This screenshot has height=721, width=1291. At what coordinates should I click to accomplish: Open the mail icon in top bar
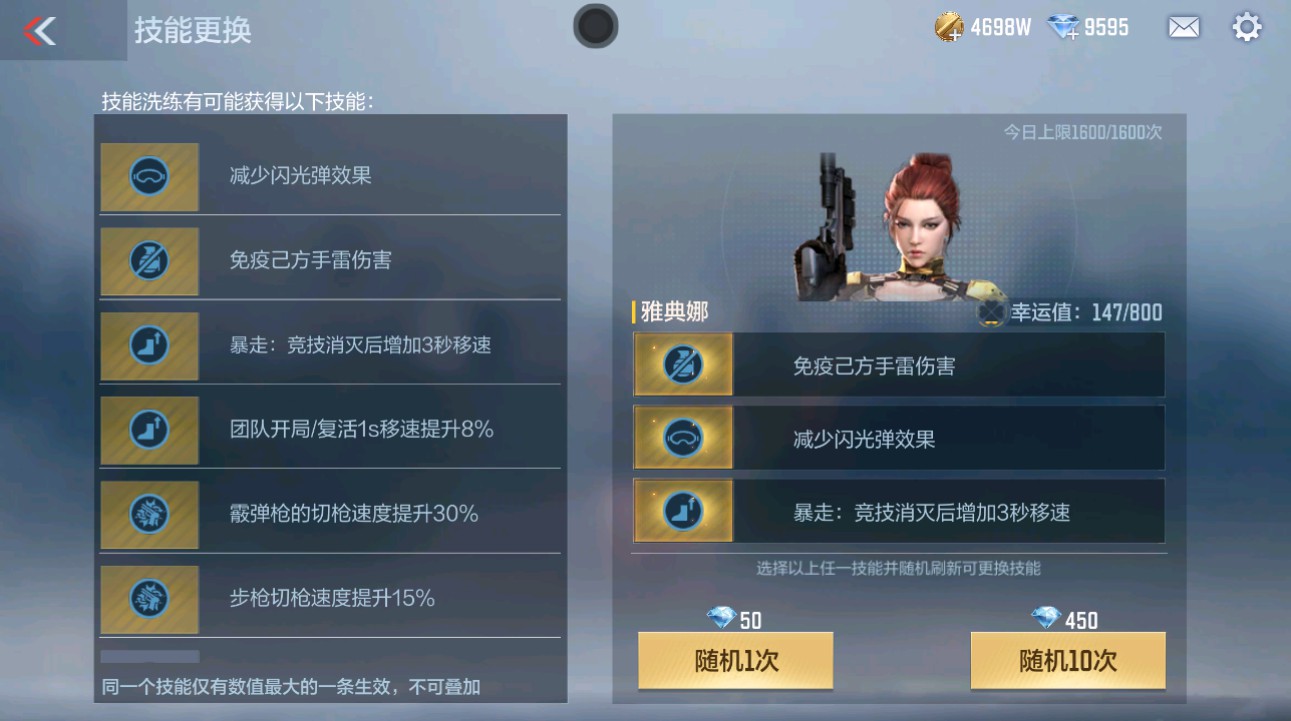point(1183,27)
